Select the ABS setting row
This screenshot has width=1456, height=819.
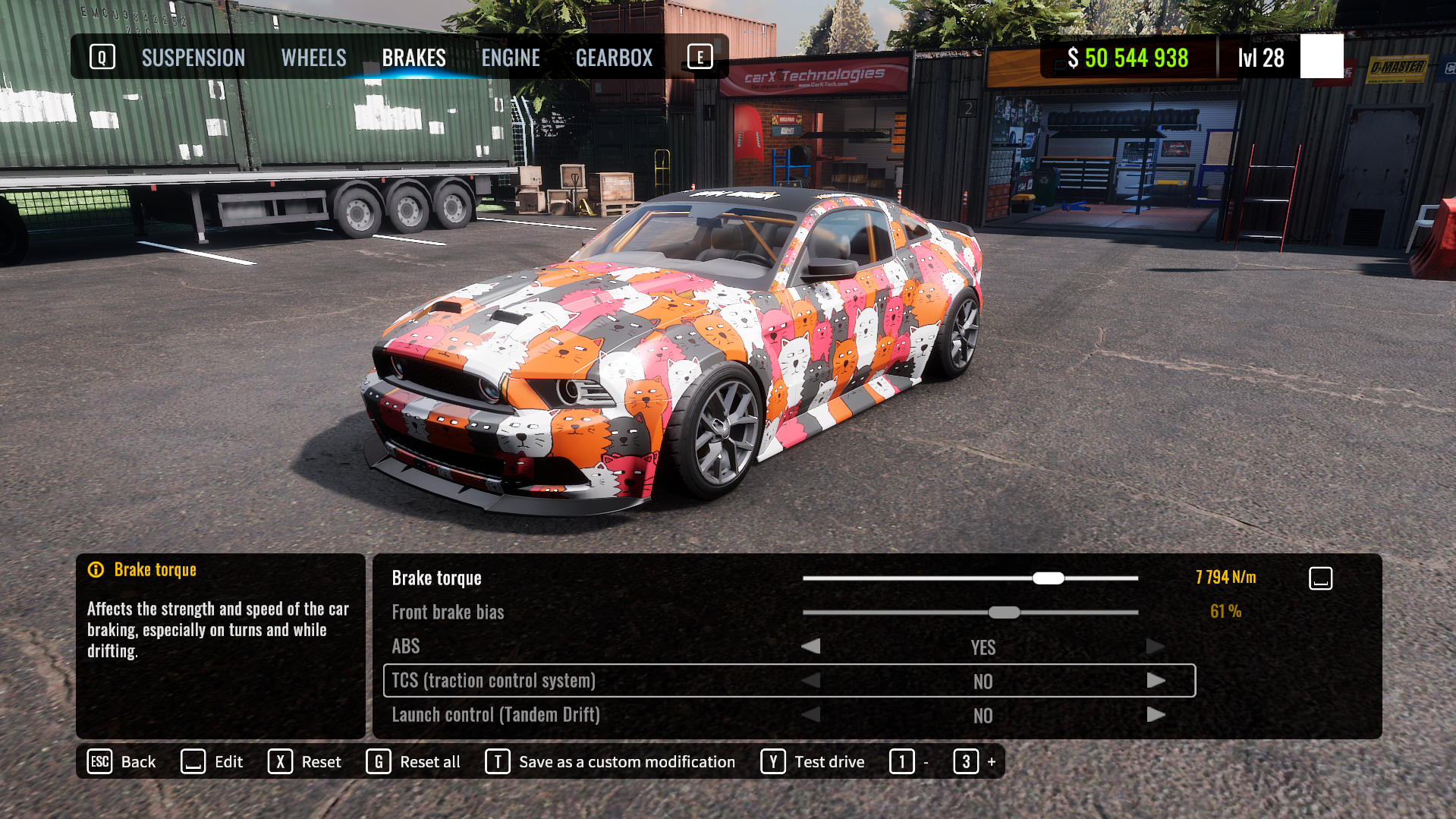pos(406,647)
